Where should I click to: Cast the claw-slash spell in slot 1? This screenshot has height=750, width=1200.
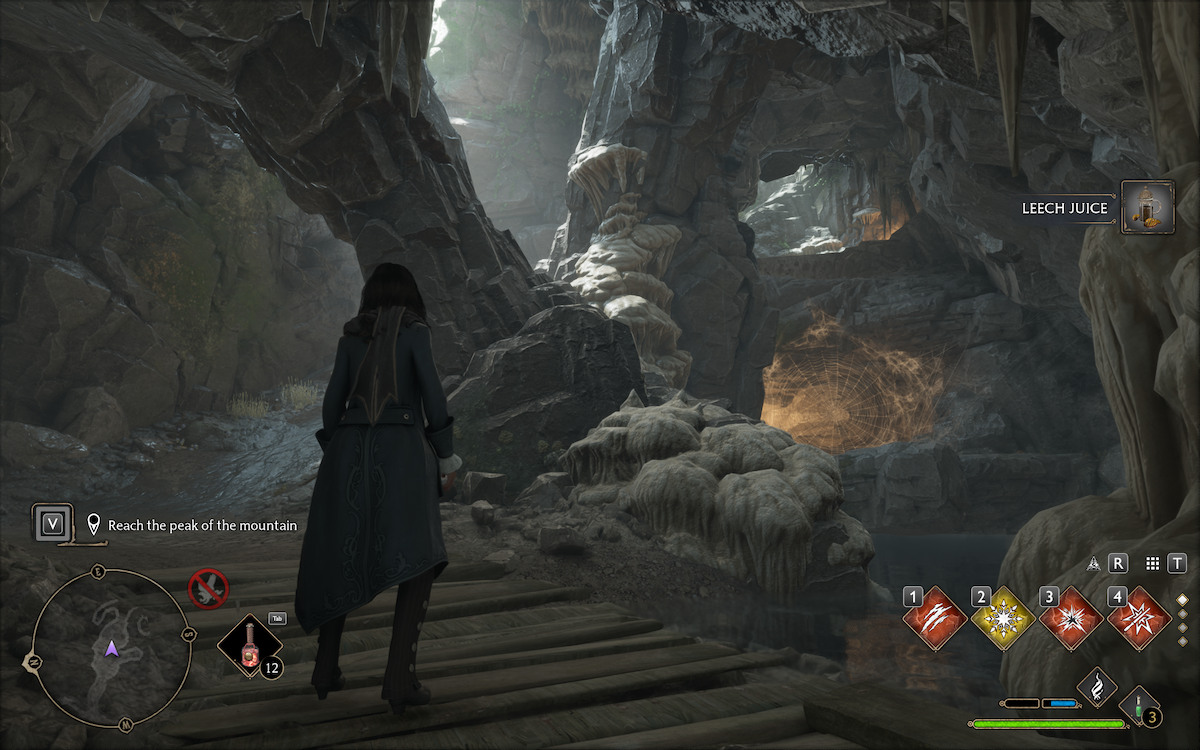coord(935,619)
